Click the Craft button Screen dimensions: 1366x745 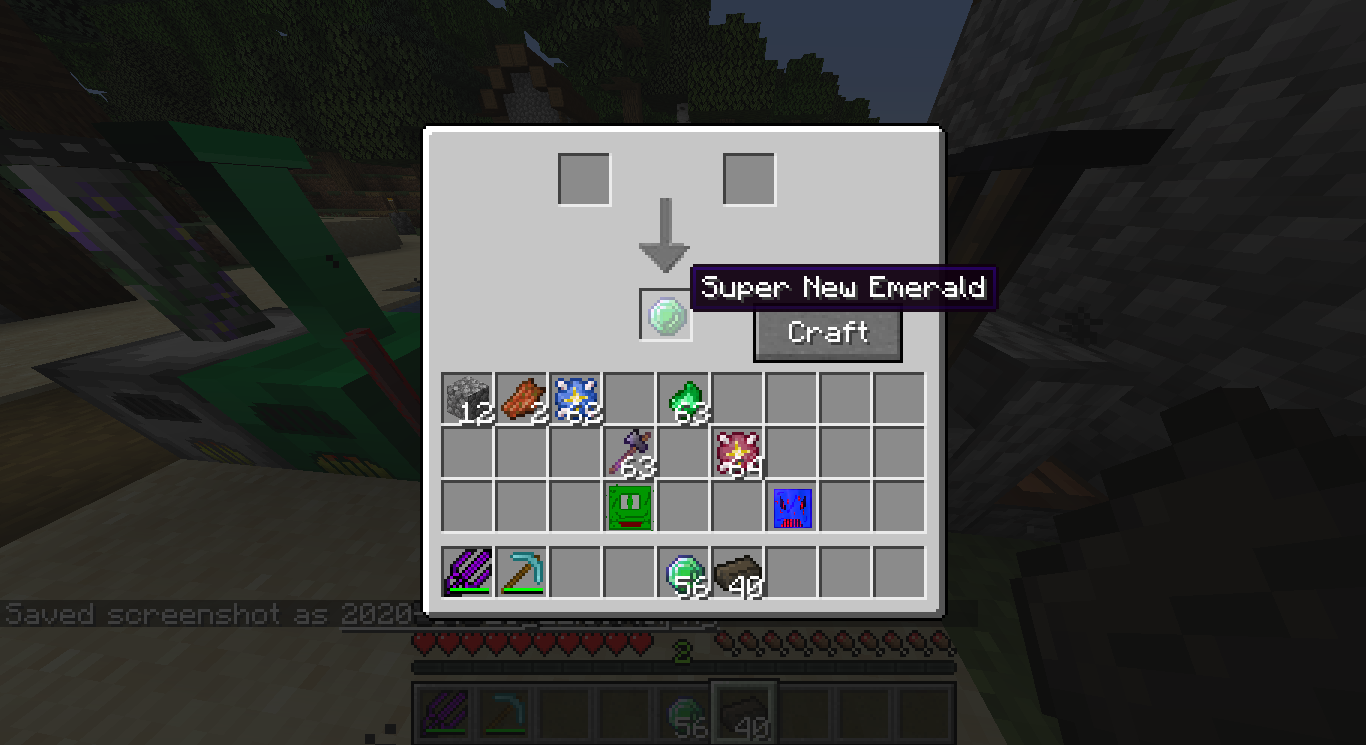[827, 334]
